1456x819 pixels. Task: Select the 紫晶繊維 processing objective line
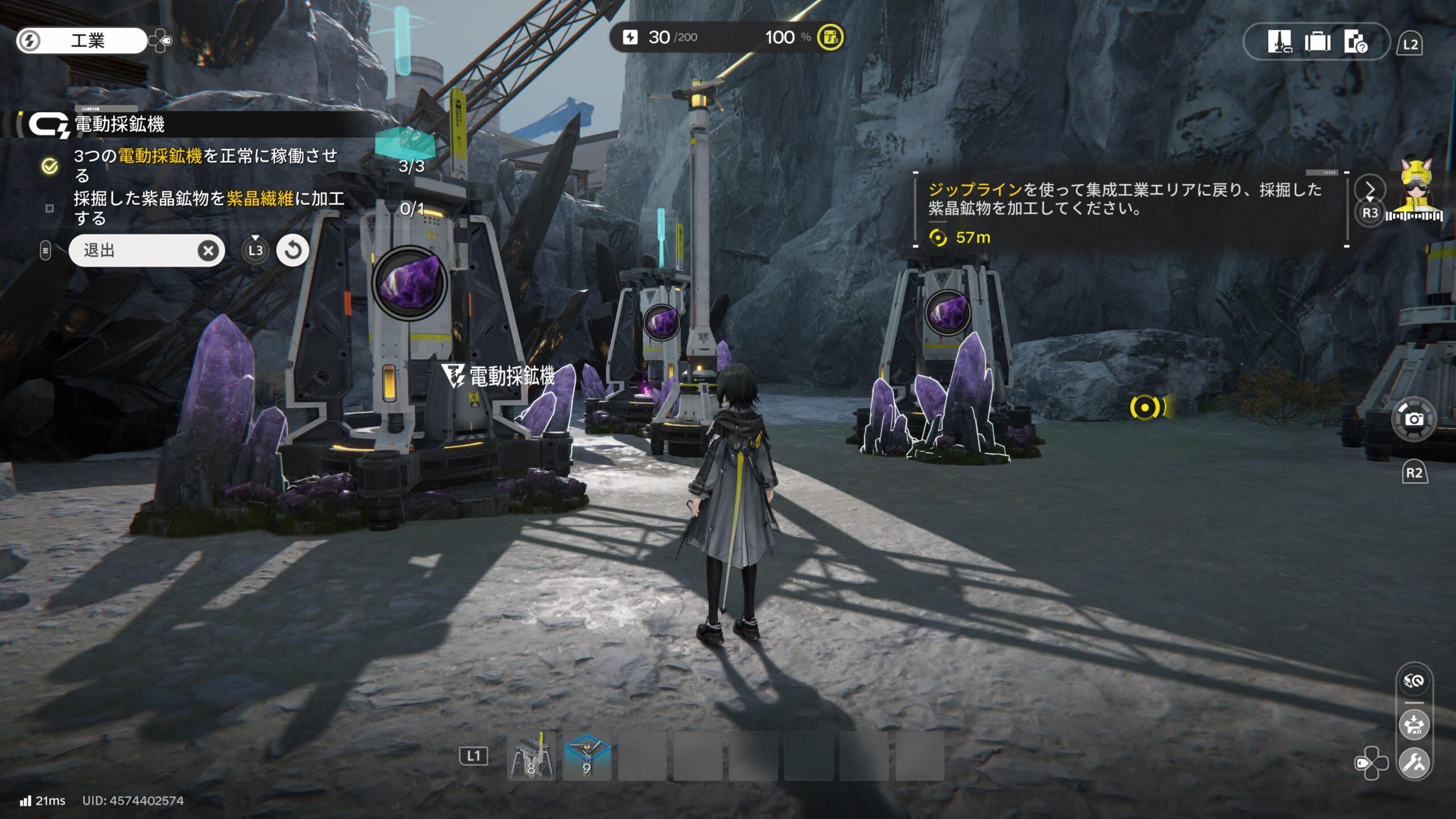point(208,208)
